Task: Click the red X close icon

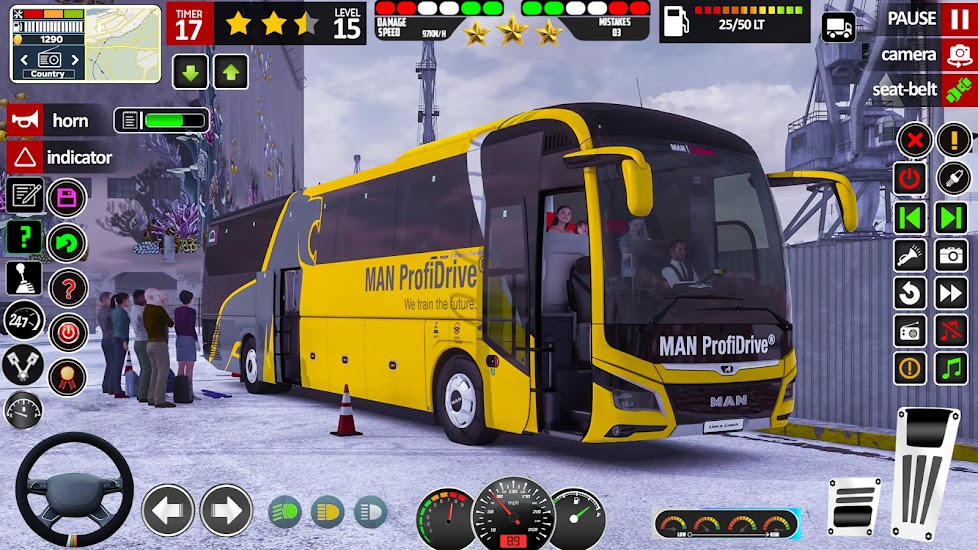Action: click(x=914, y=140)
